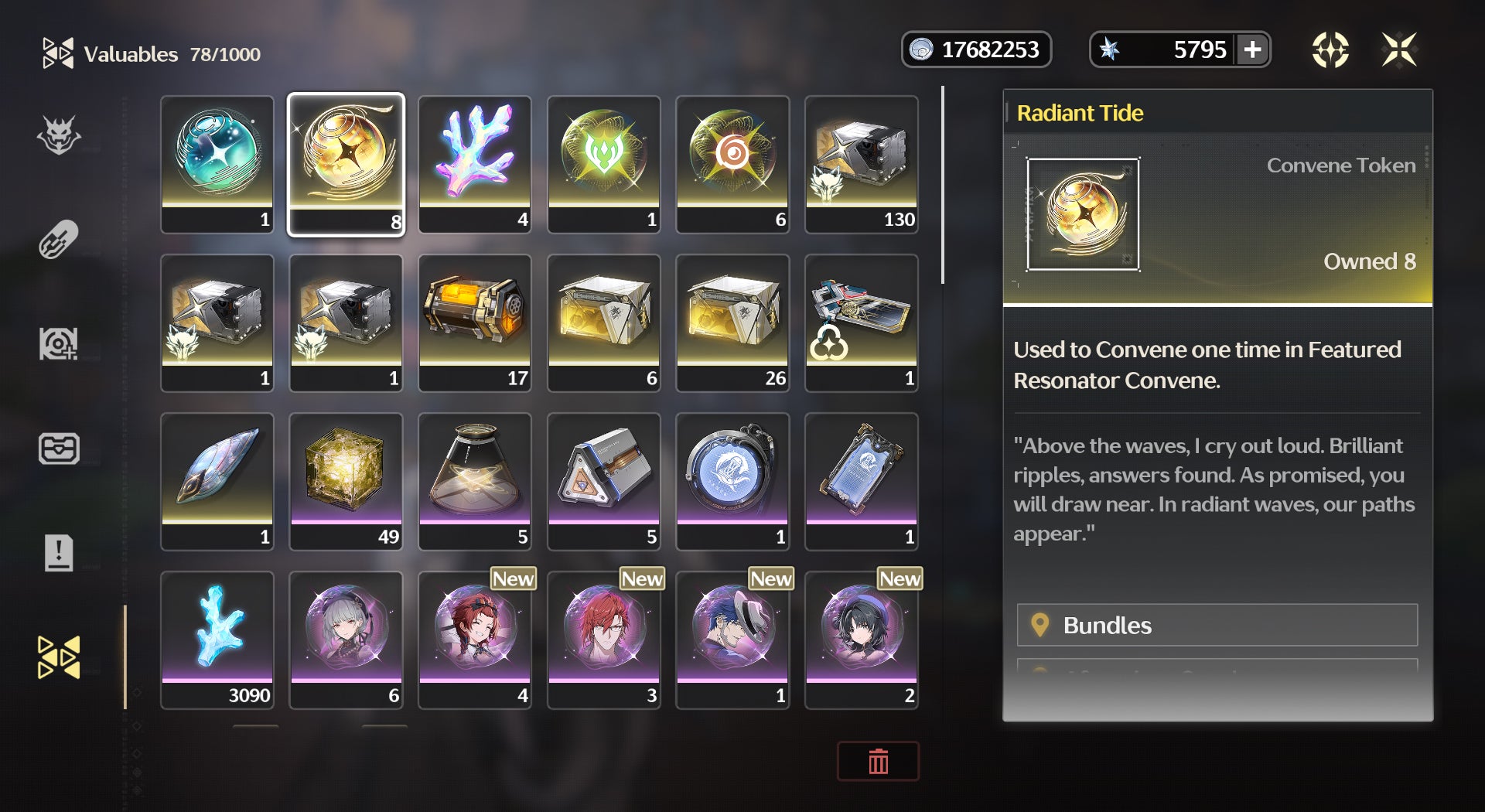Screen dimensions: 1485x812
Task: Open the weapons category tab with the demon mask icon
Action: pyautogui.click(x=59, y=136)
